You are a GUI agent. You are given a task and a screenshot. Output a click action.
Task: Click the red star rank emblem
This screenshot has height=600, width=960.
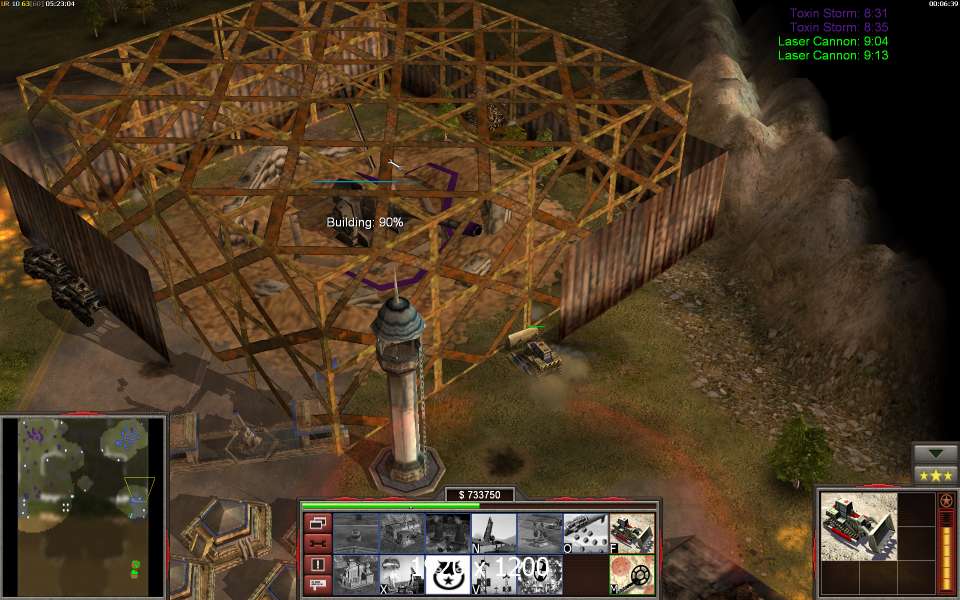click(x=945, y=500)
